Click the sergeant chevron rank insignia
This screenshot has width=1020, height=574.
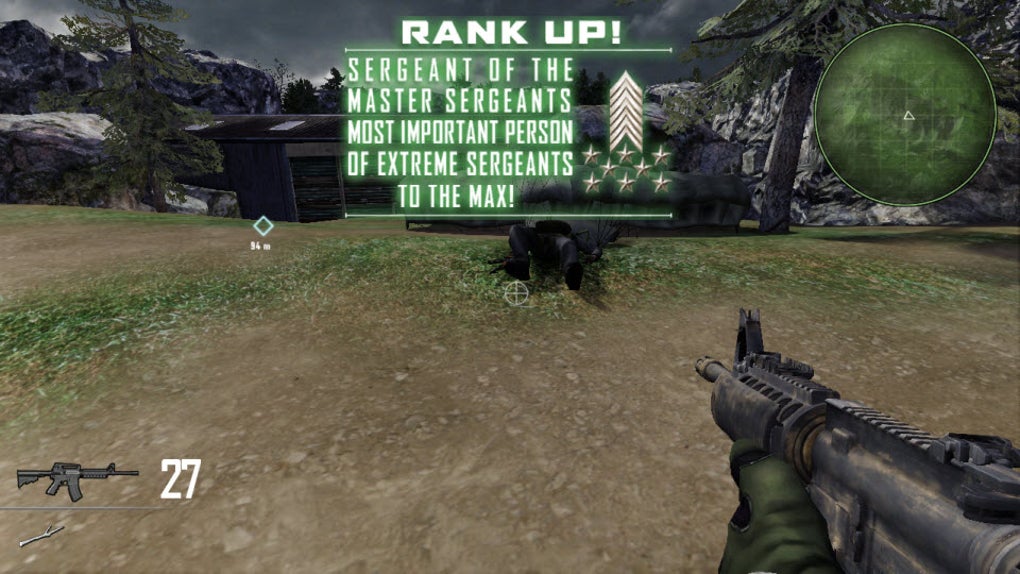(x=626, y=112)
